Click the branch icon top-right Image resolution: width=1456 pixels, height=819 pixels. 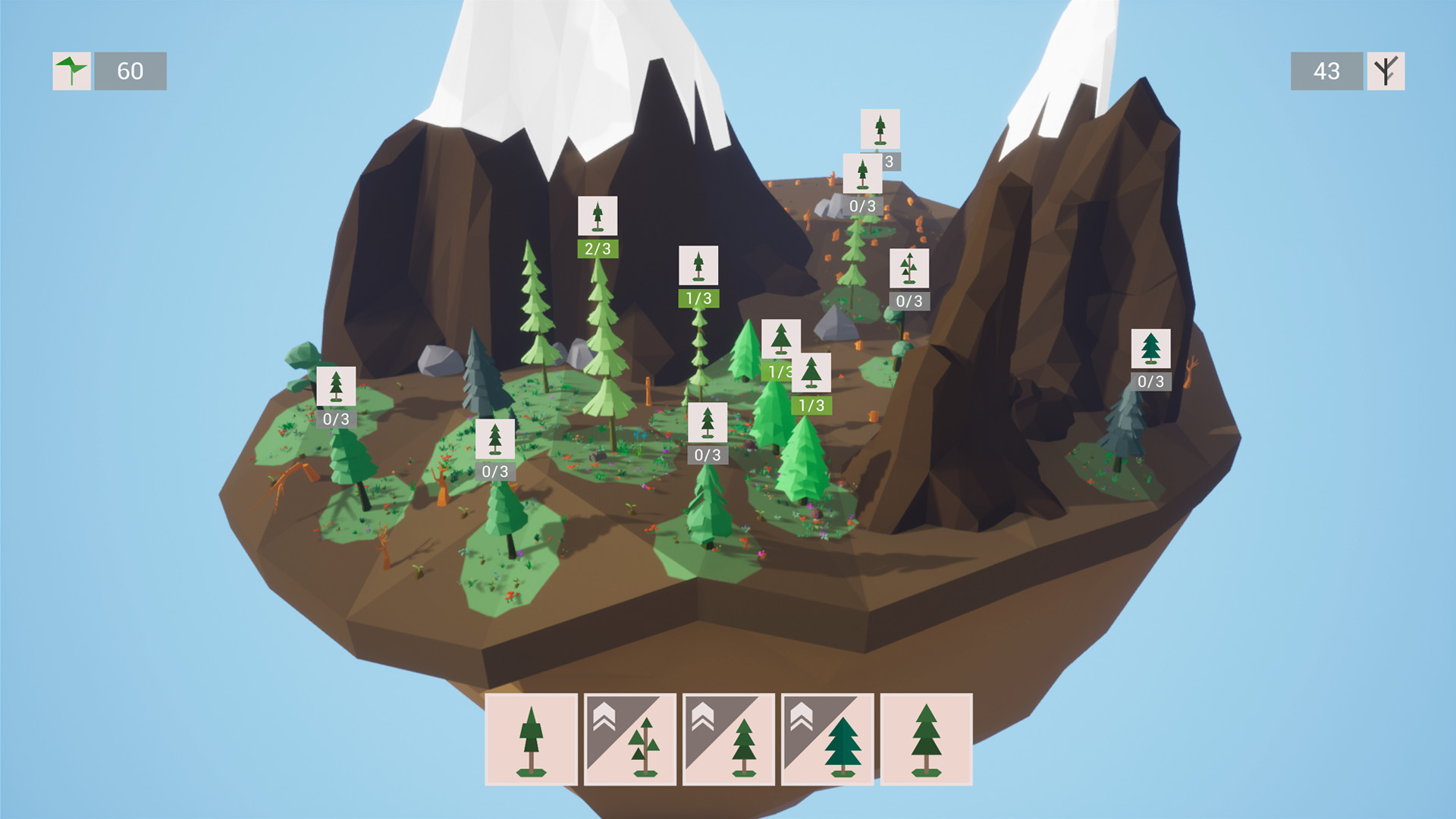coord(1385,72)
